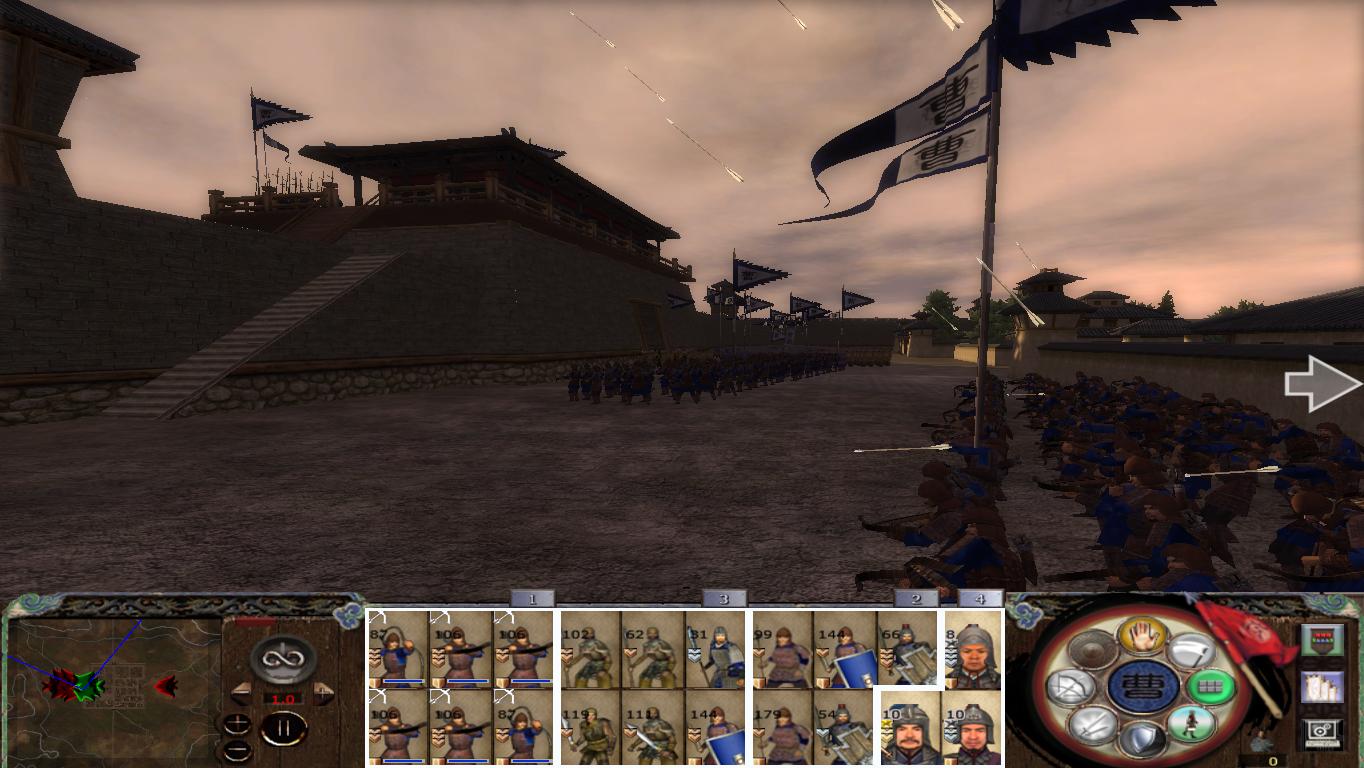Zoom the minimap in with the plus button
Image resolution: width=1364 pixels, height=768 pixels.
point(237,722)
